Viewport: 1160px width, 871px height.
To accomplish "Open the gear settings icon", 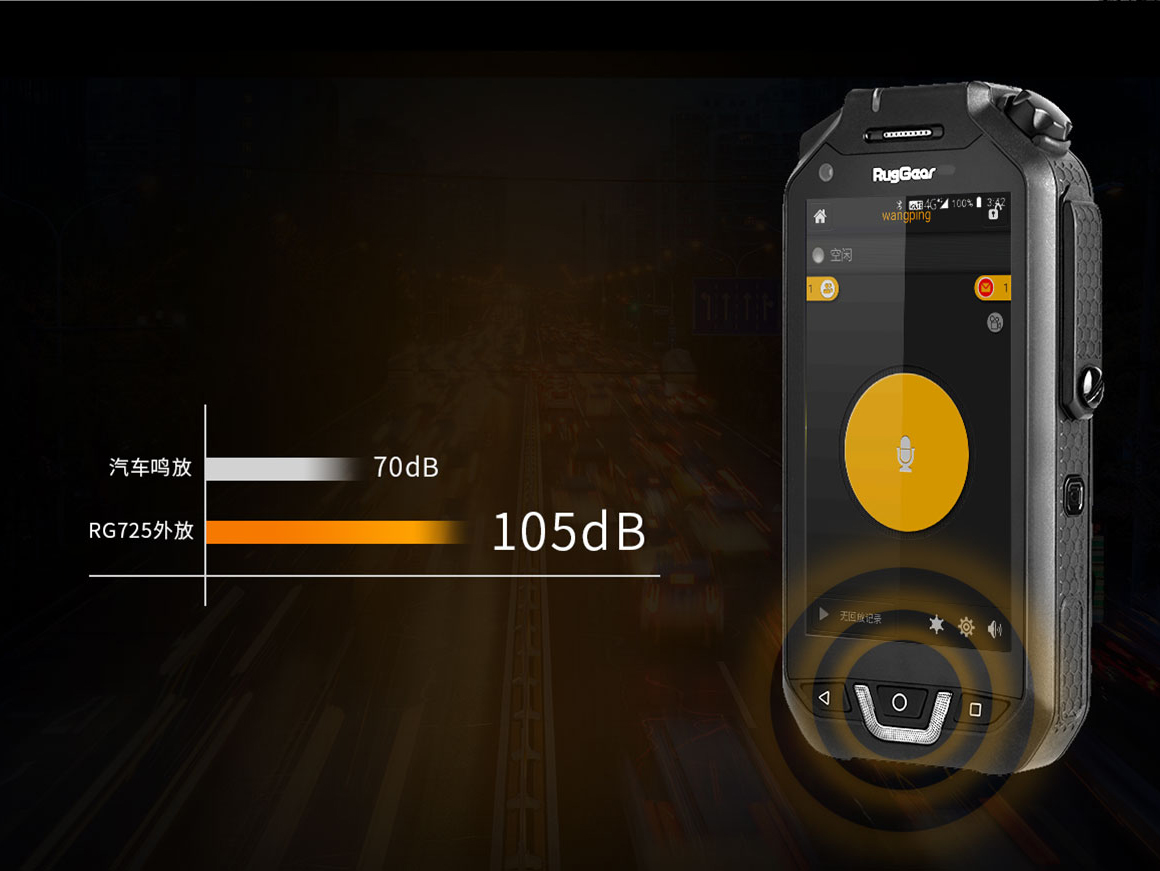I will click(966, 627).
